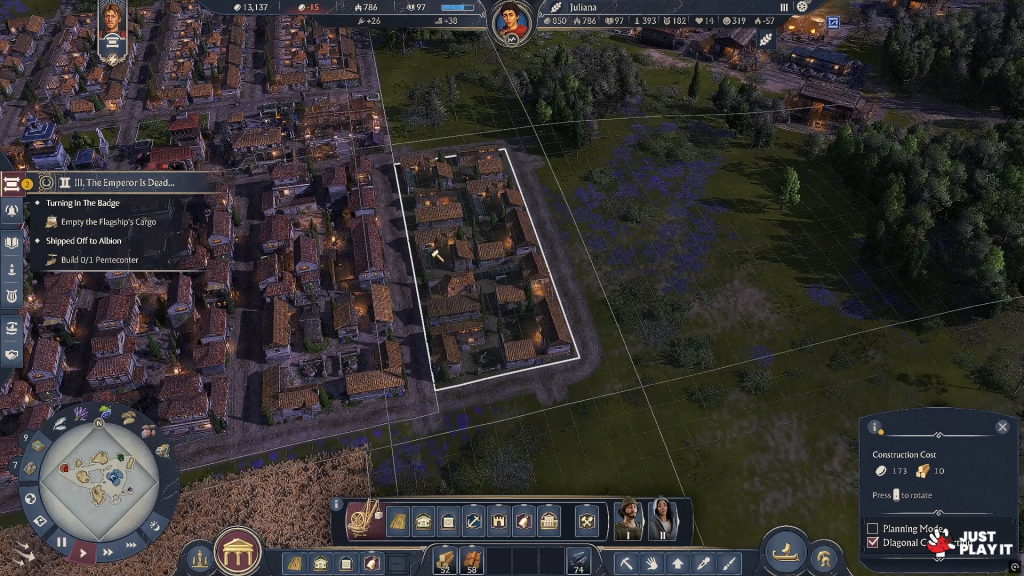Open the minimap overview
Viewport: 1024px width, 576px height.
click(x=98, y=471)
